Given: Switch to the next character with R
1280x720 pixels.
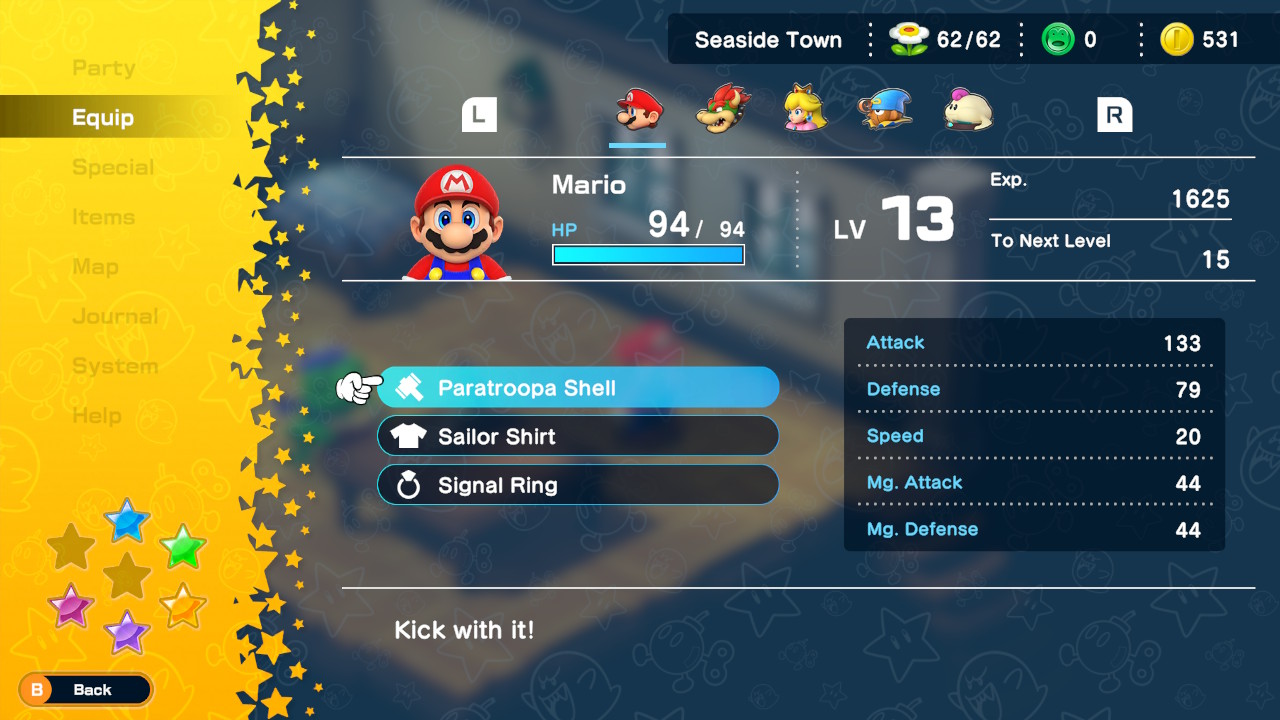Looking at the screenshot, I should click(x=1114, y=114).
